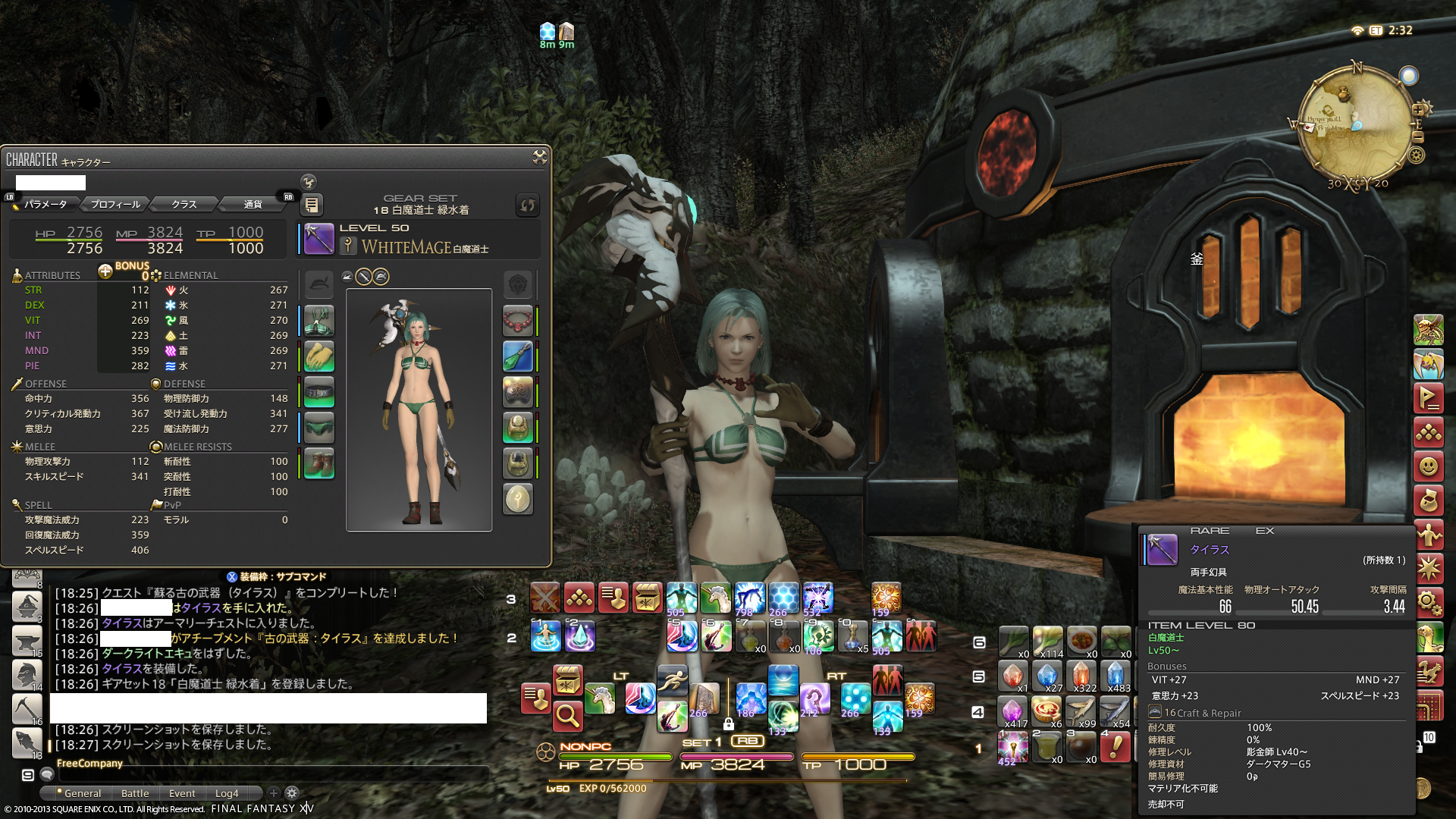The width and height of the screenshot is (1456, 819).
Task: Open the smiley face emote menu
Action: point(1428,466)
